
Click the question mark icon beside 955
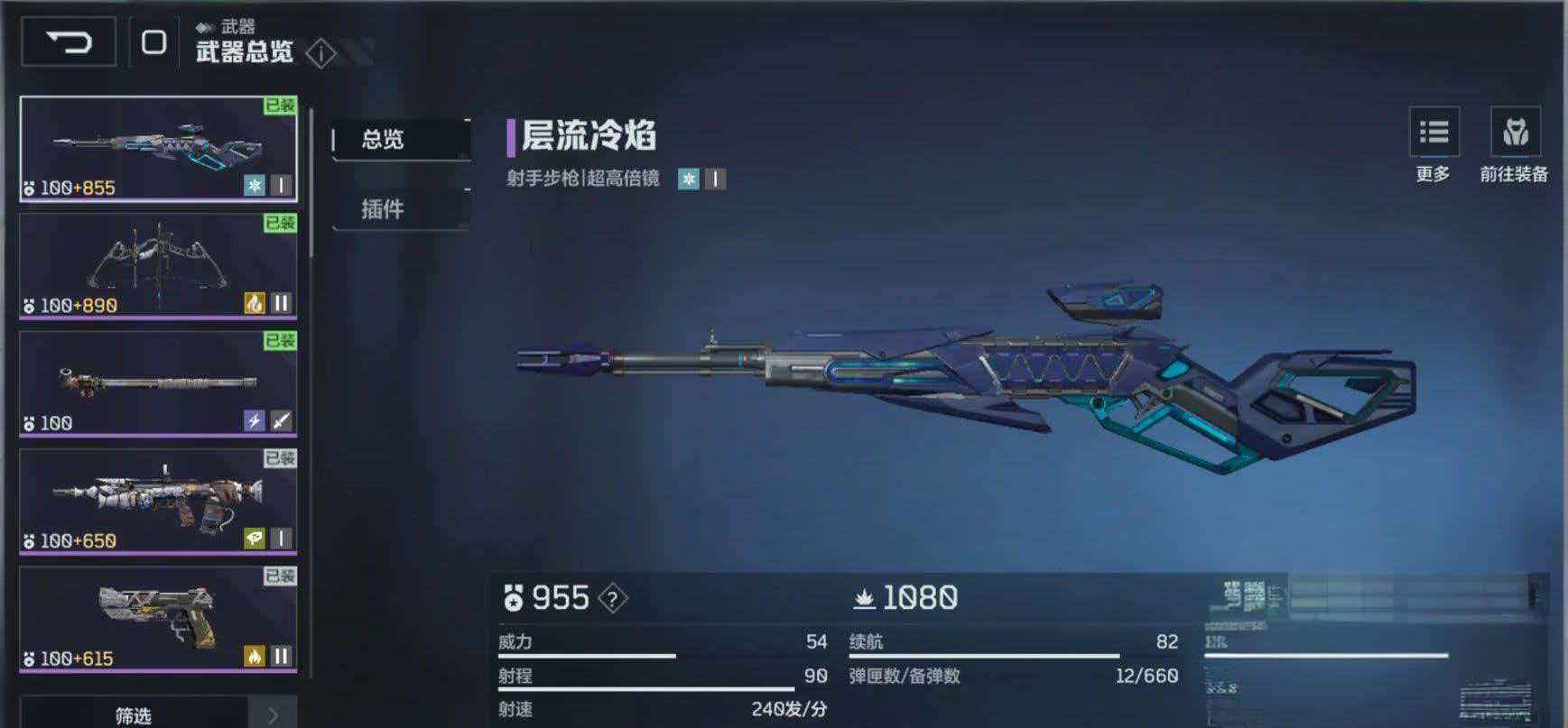(x=611, y=597)
